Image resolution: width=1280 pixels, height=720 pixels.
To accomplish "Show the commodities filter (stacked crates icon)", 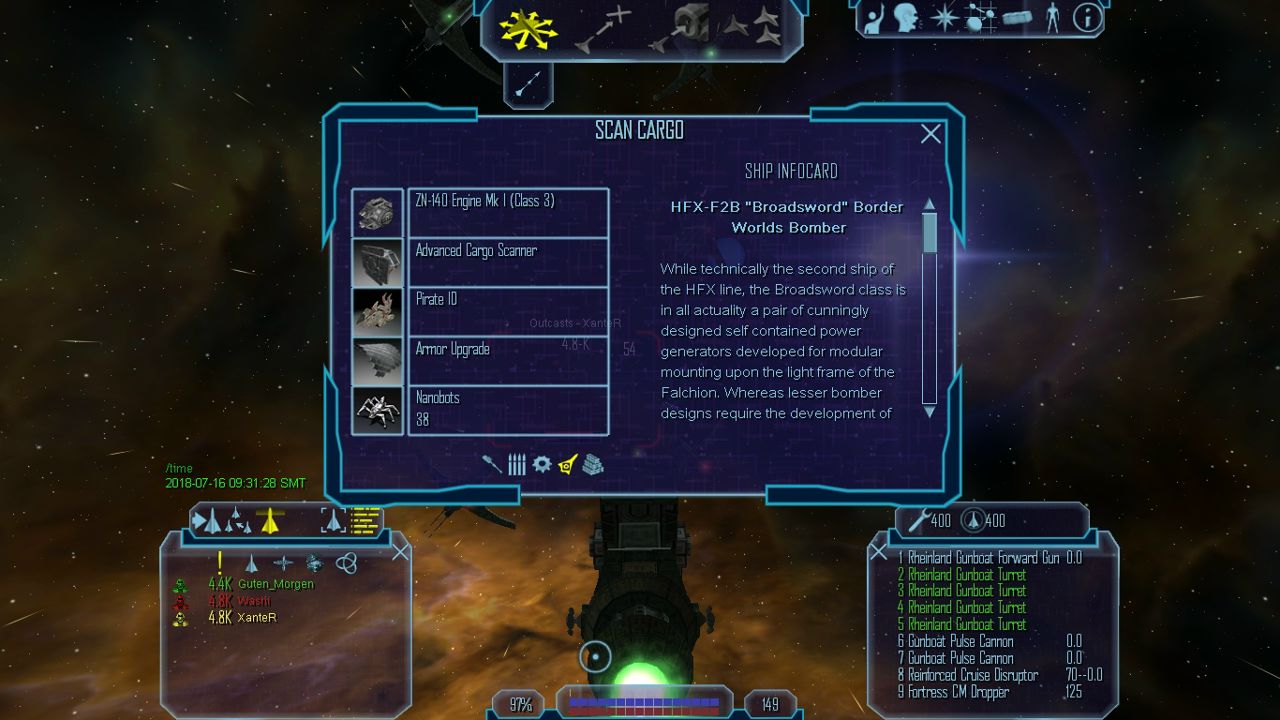I will [x=593, y=464].
